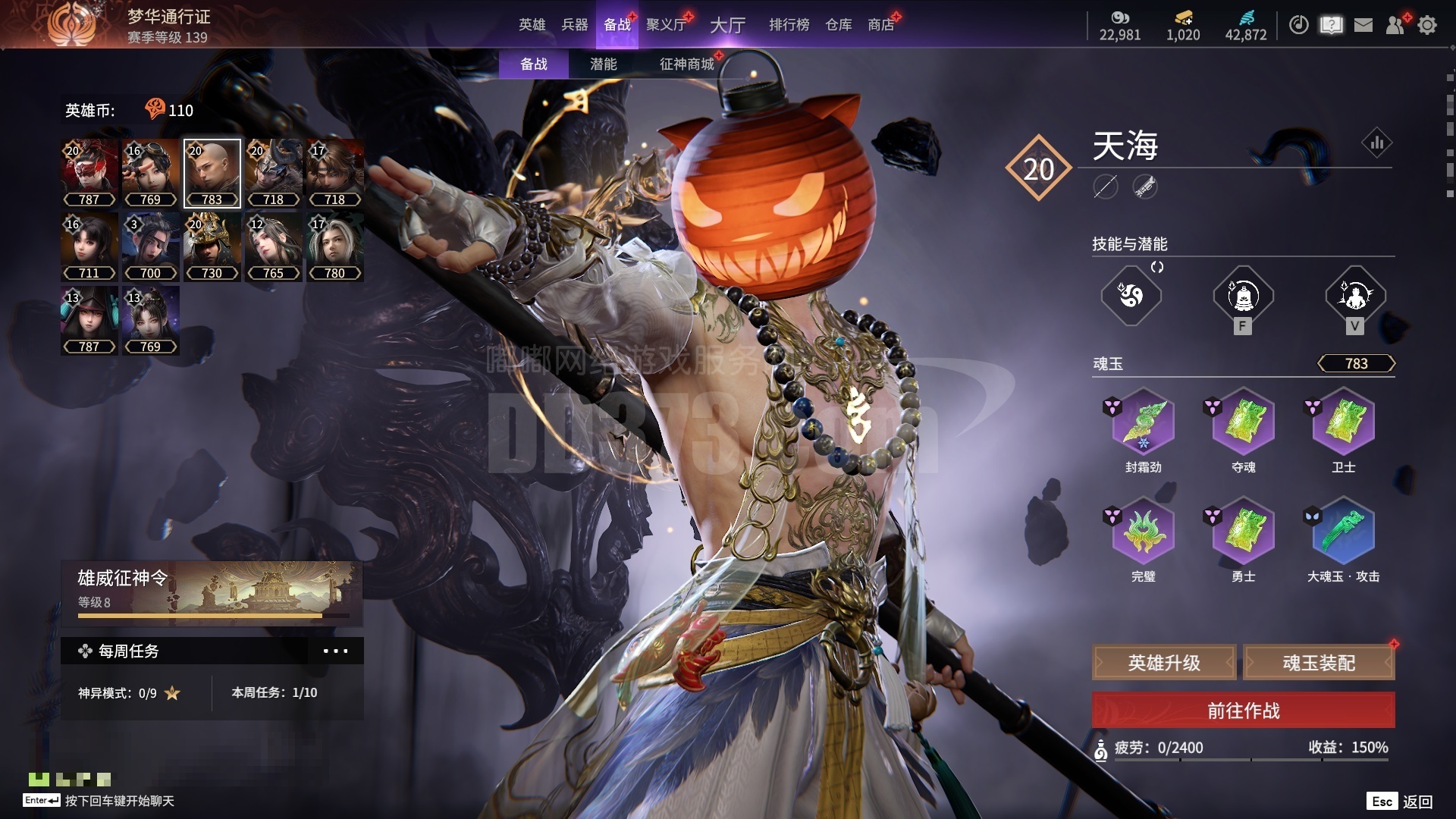Switch to the 潜能 tab

(603, 64)
